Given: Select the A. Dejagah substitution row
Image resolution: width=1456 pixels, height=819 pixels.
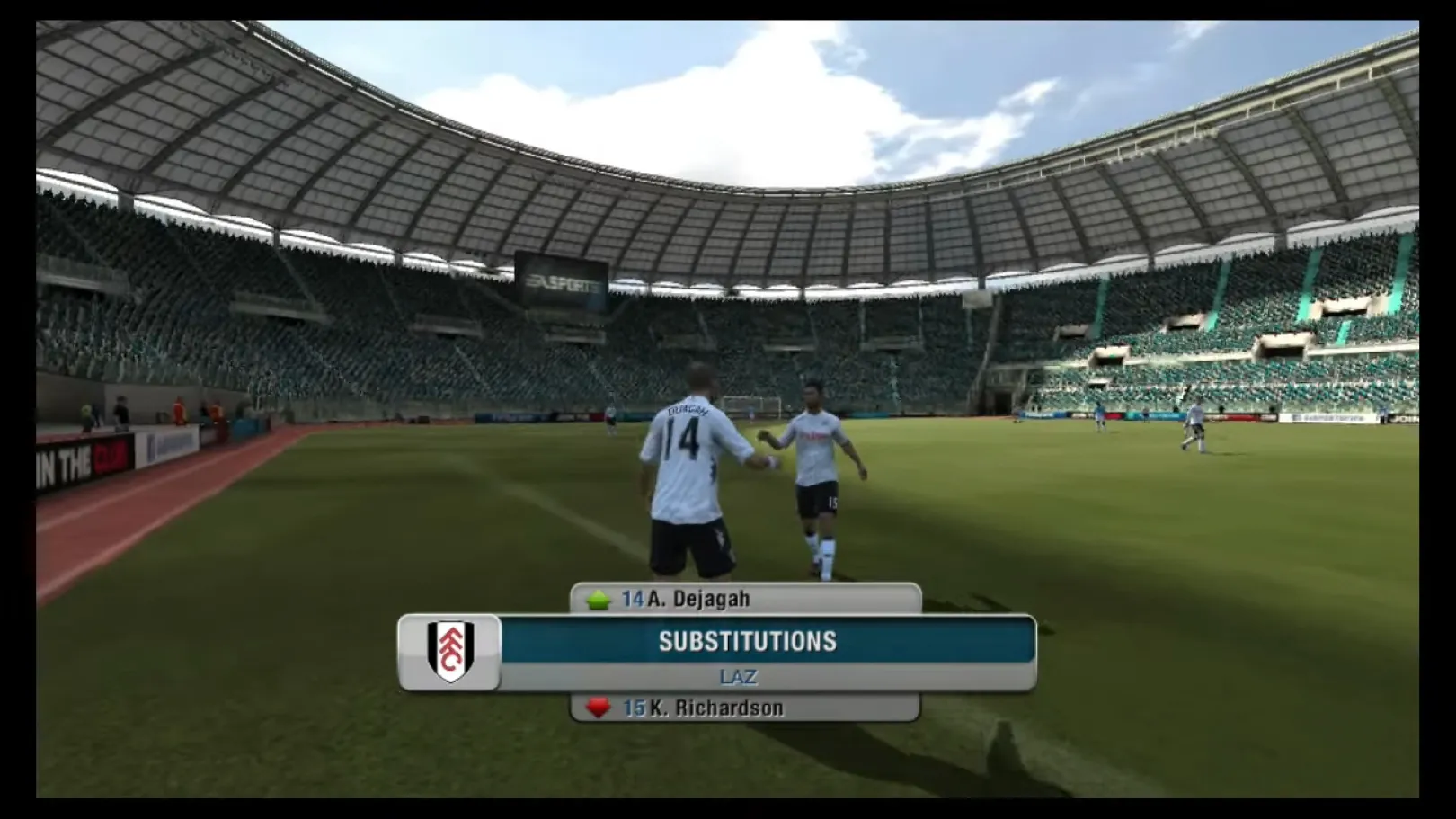Looking at the screenshot, I should [745, 599].
